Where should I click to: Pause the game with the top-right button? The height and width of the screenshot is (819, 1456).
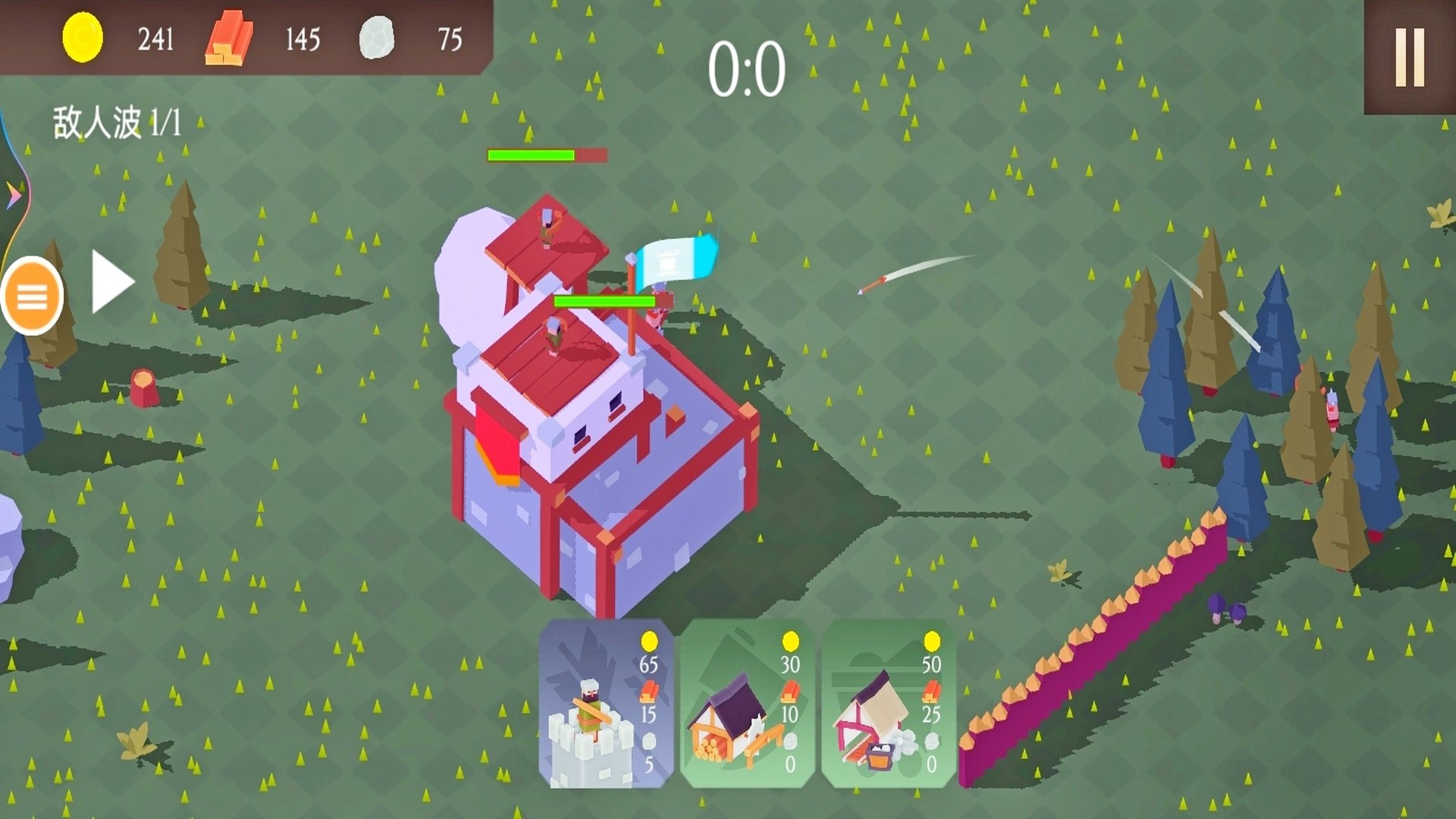coord(1409,58)
